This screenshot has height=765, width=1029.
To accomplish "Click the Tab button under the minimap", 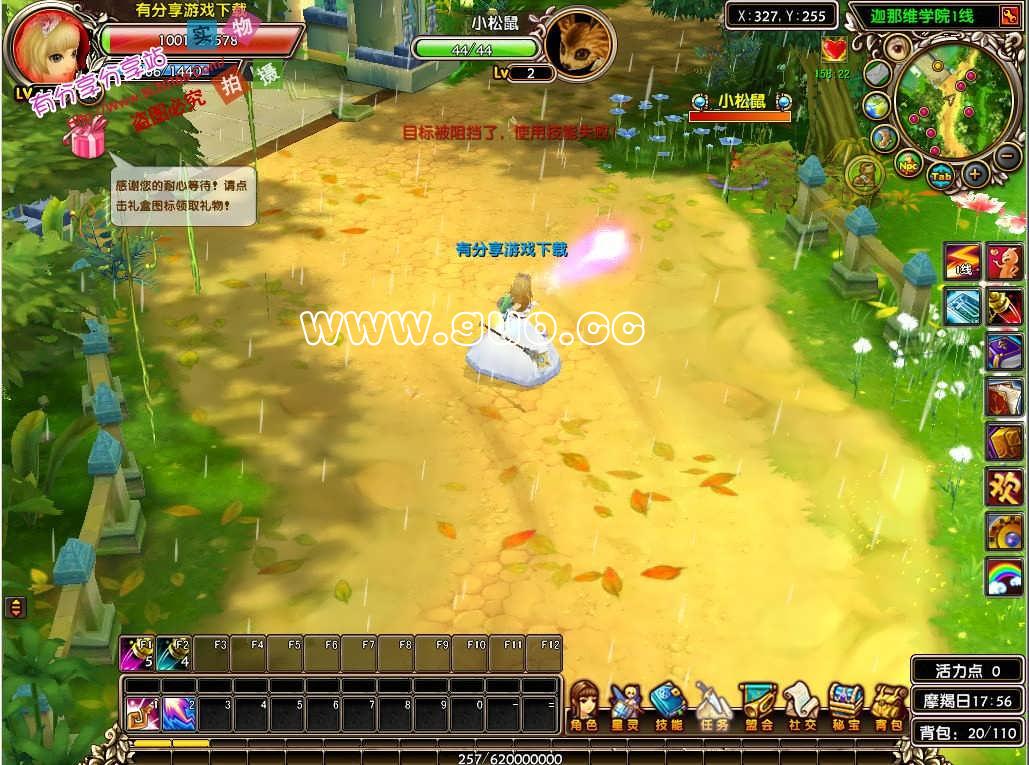I will coord(941,176).
